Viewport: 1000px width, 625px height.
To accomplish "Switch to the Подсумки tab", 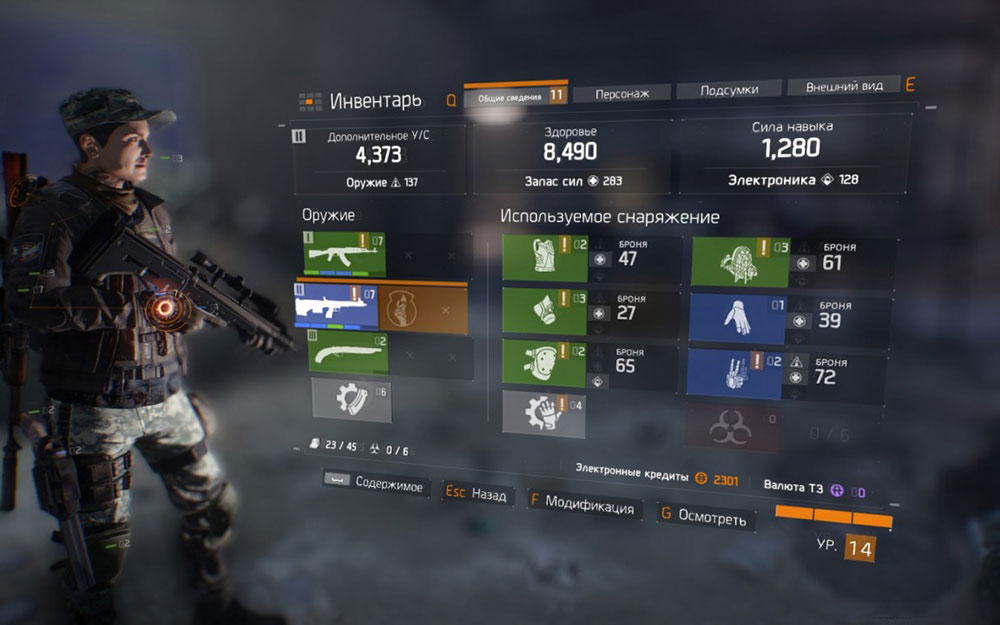I will pos(728,89).
